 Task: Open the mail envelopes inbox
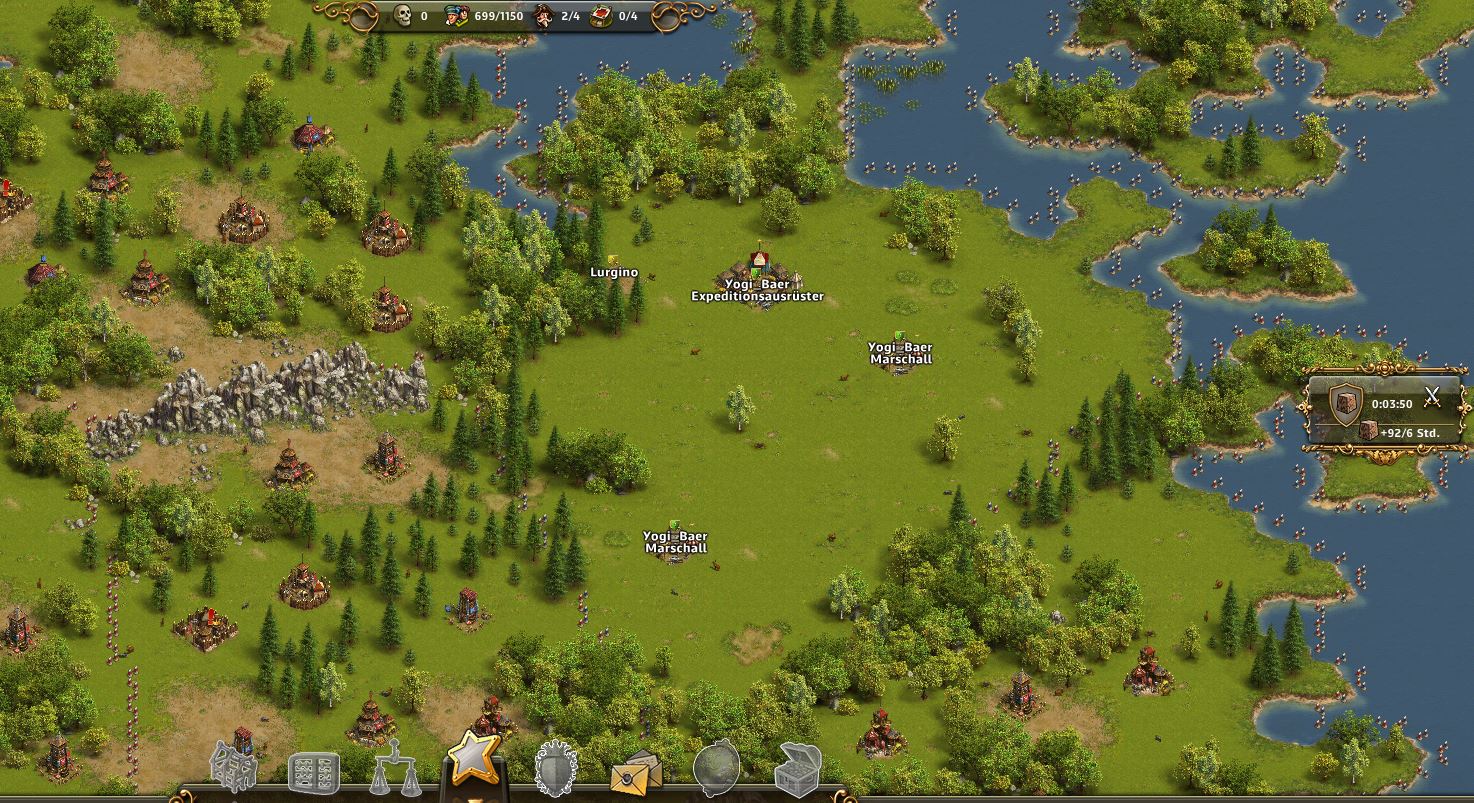[x=636, y=772]
